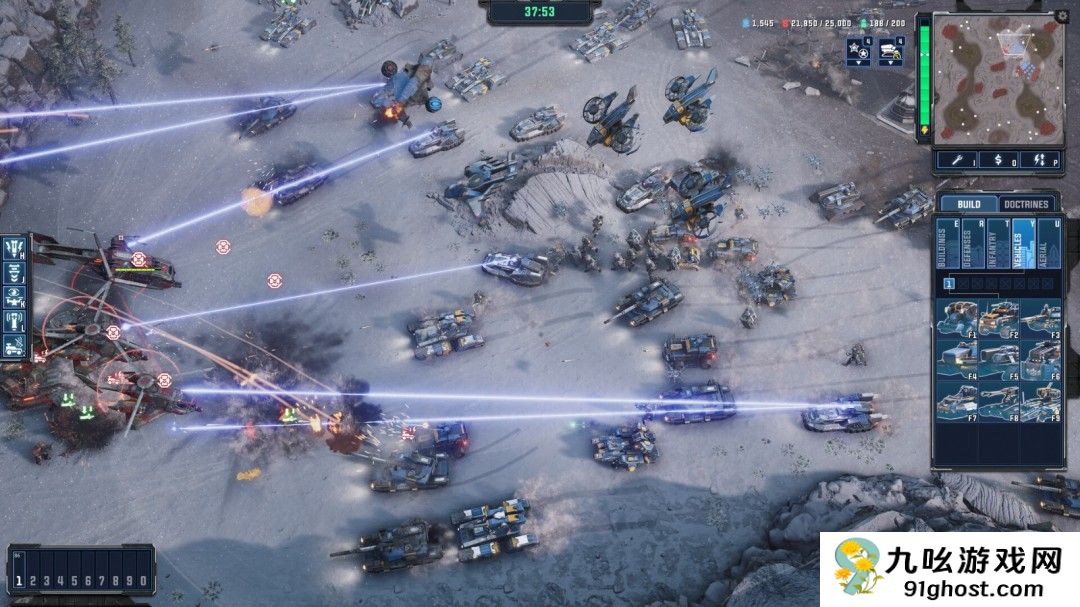This screenshot has height=607, width=1080.
Task: Toggle the lightning bolt power button
Action: (1040, 159)
